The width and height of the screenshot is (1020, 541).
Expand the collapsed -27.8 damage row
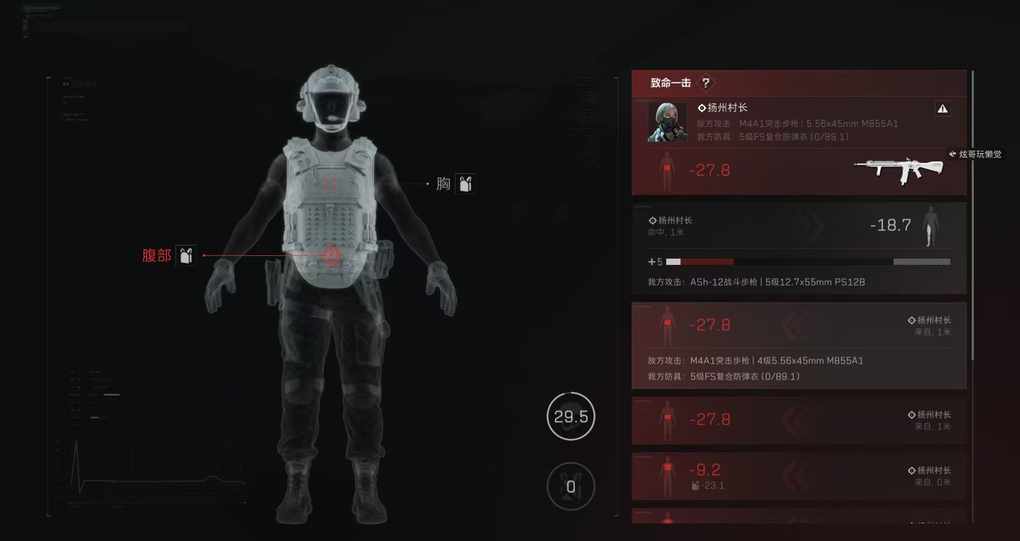point(799,419)
